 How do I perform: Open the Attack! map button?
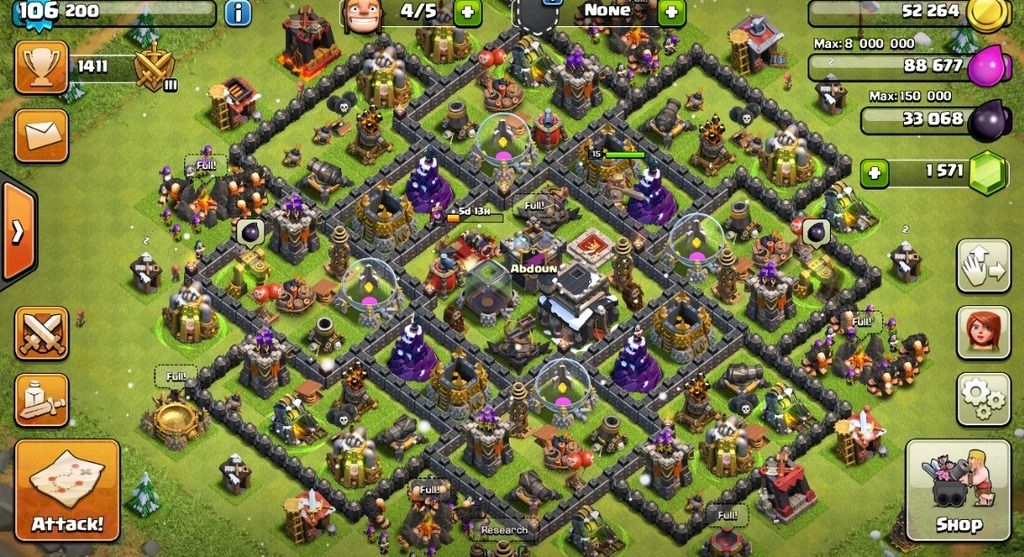tap(67, 489)
